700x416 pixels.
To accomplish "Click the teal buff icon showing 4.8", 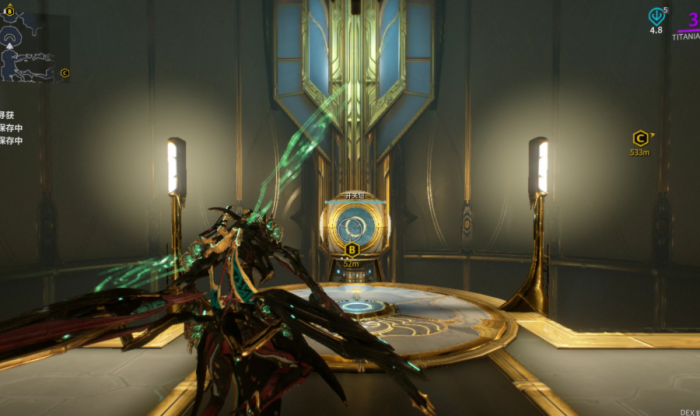I will pos(656,16).
